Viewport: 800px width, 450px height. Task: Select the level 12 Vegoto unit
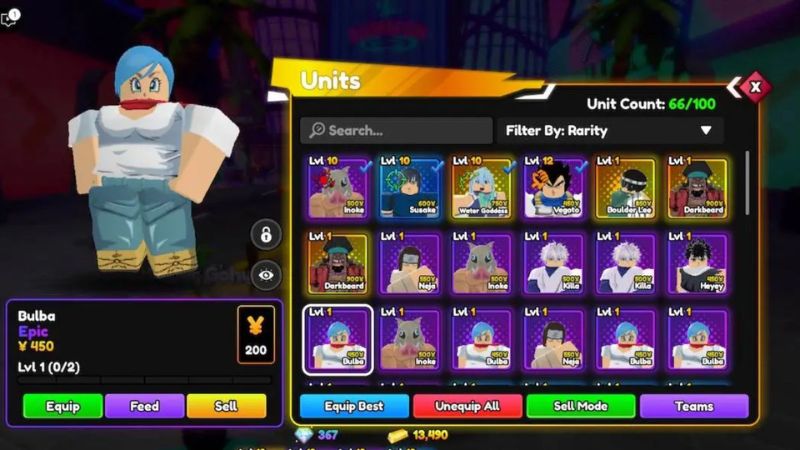[x=554, y=187]
